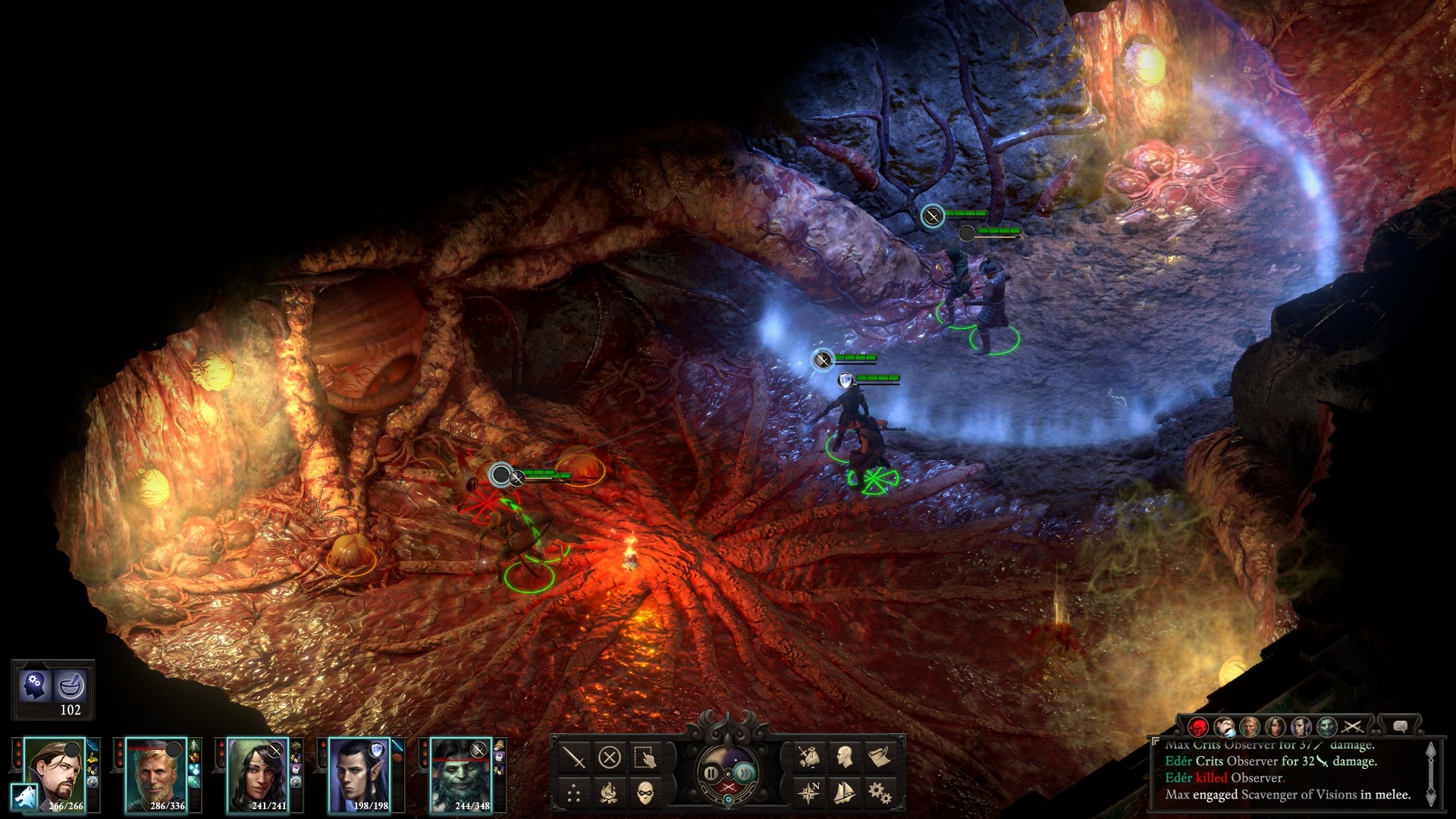The image size is (1456, 819).
Task: Click the sword attack command button
Action: pyautogui.click(x=574, y=757)
